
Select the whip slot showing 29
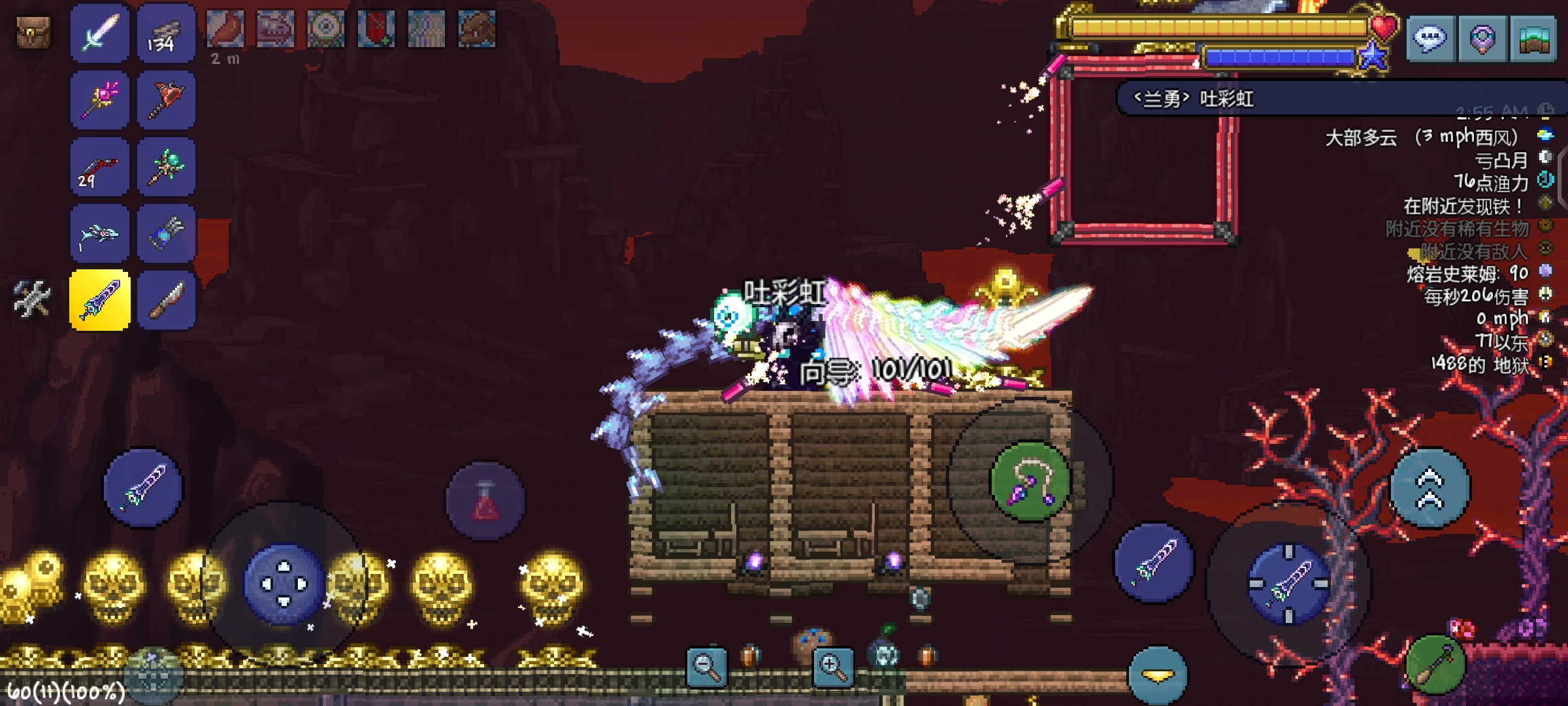100,167
